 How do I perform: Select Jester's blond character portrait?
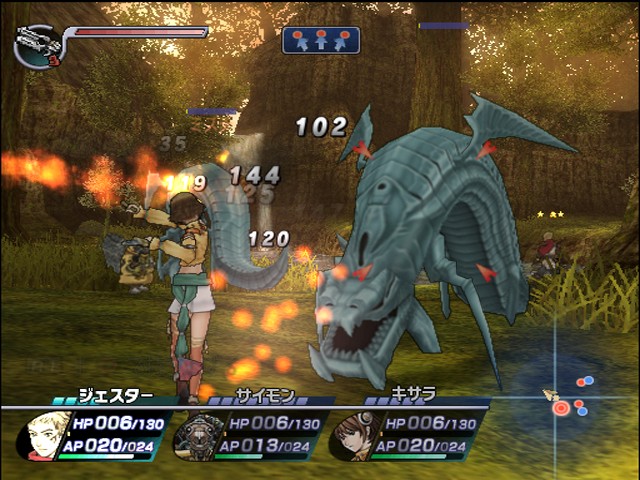point(43,435)
